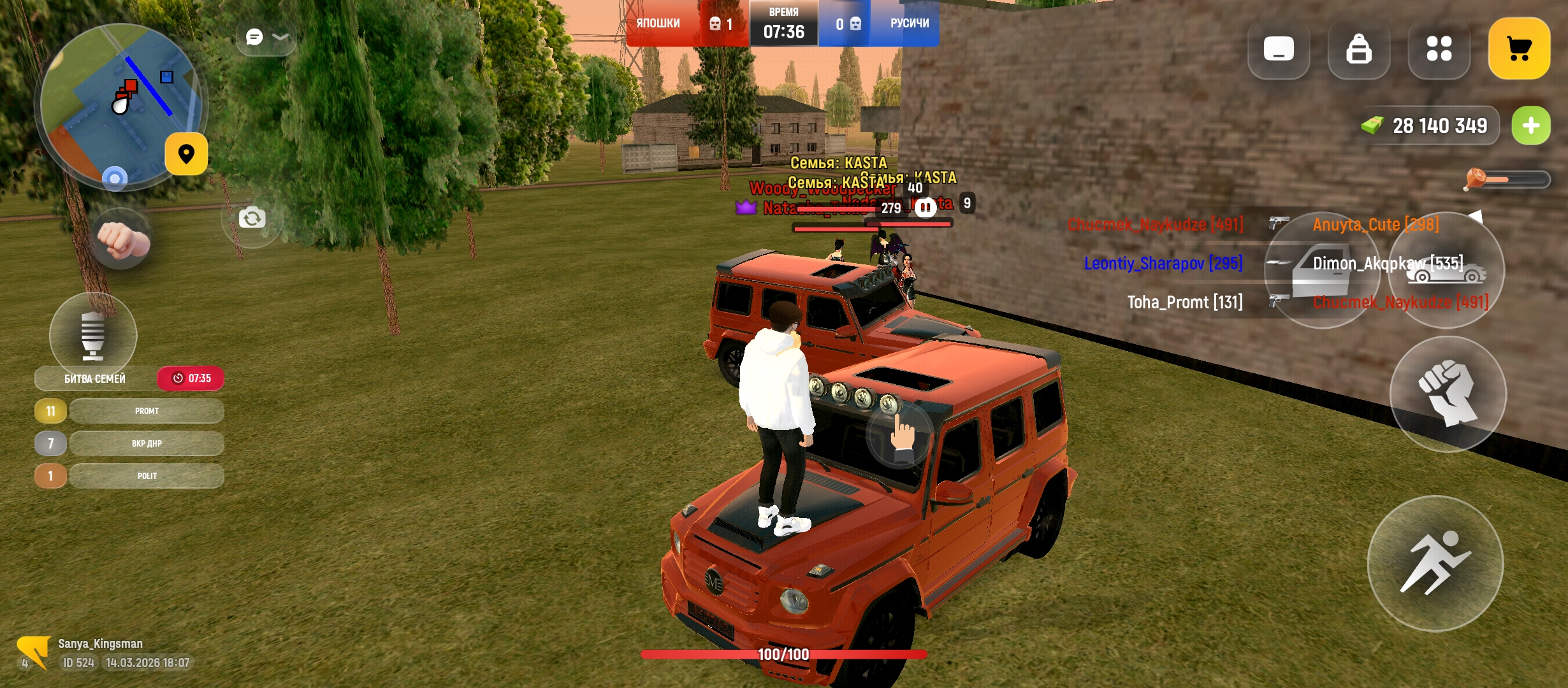
Task: Select the POLIT family ranking row
Action: (147, 476)
